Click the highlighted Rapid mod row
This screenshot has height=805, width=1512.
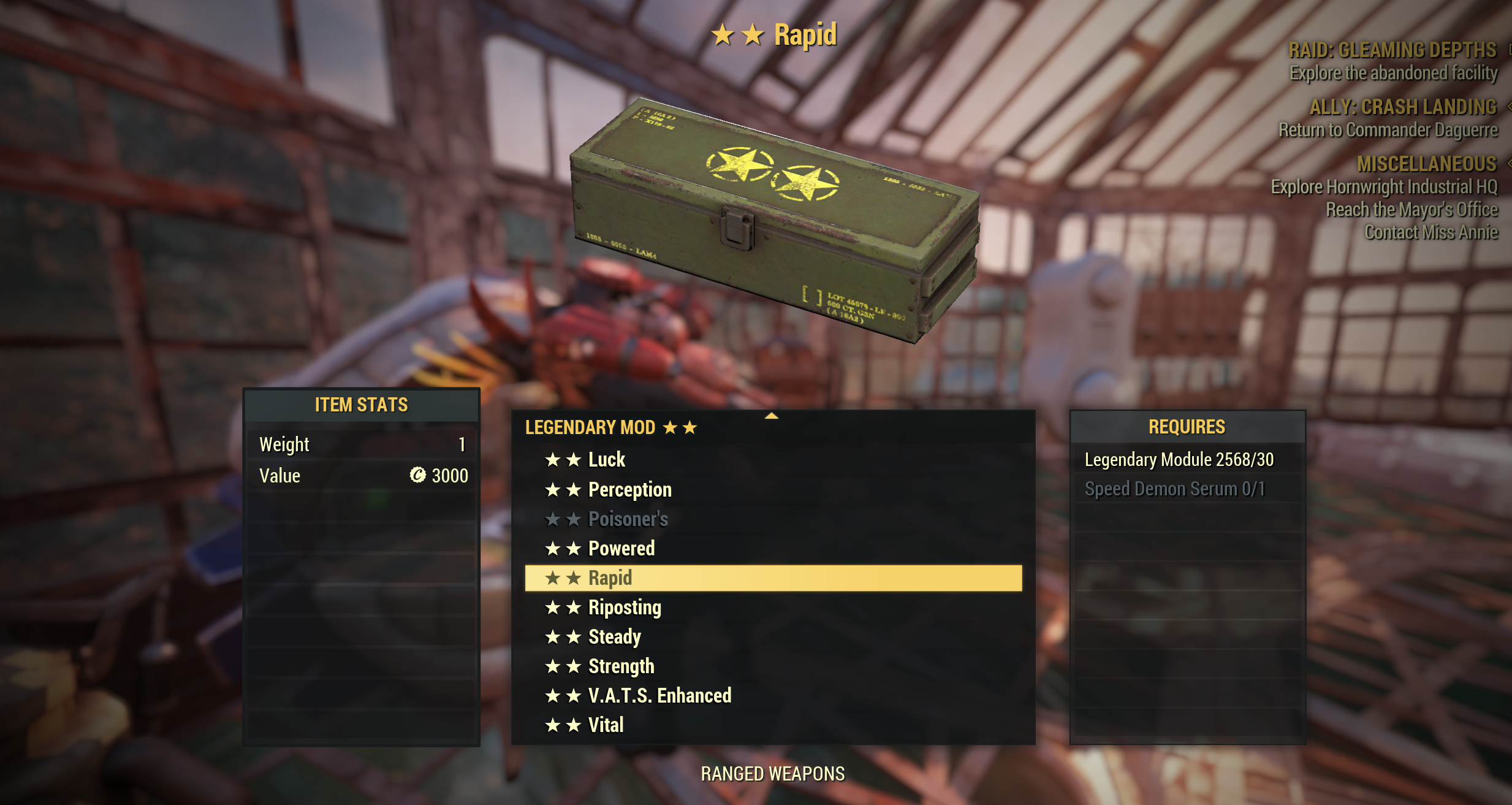[x=773, y=578]
